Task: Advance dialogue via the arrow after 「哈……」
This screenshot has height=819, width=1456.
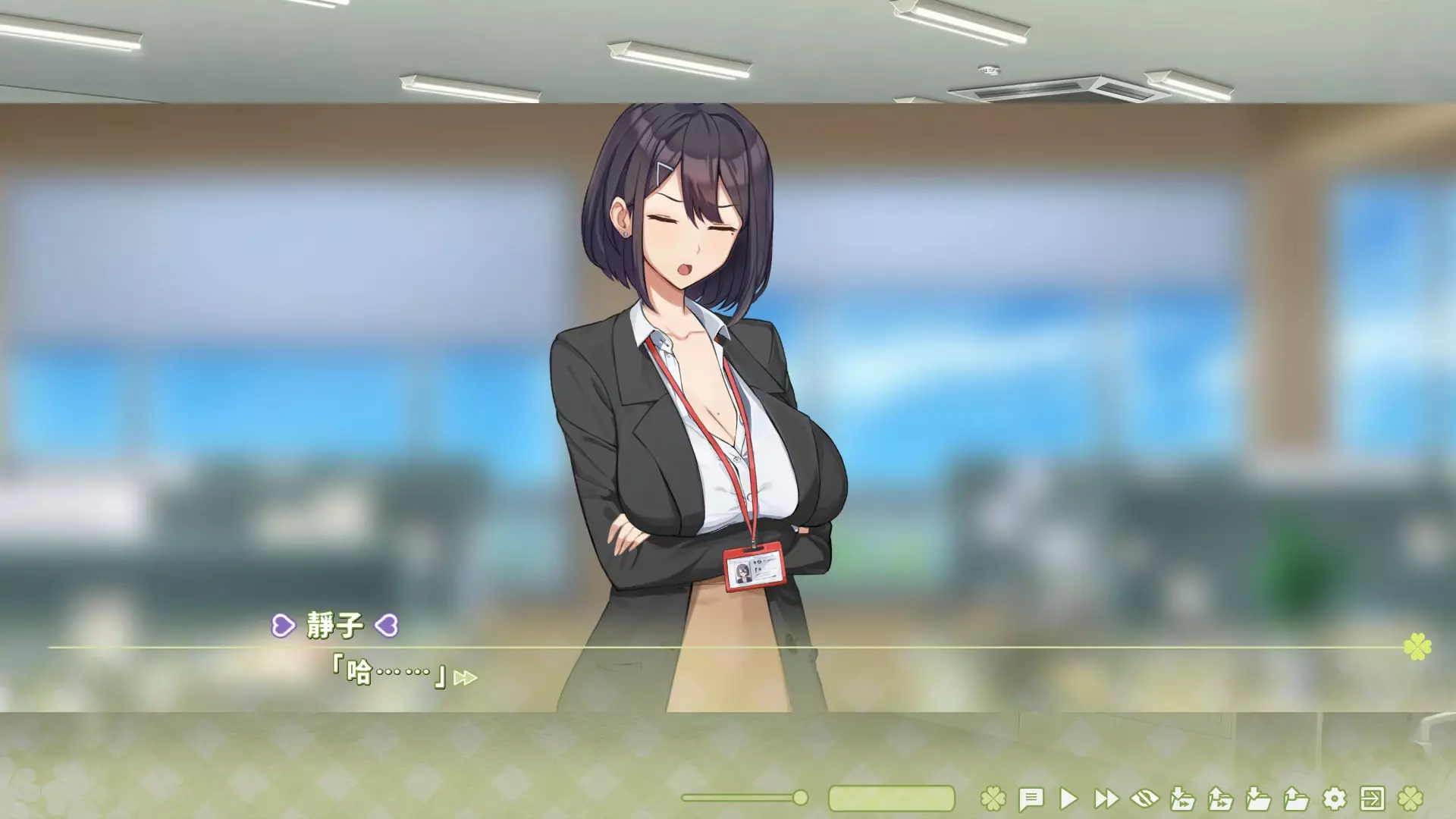Action: click(465, 678)
